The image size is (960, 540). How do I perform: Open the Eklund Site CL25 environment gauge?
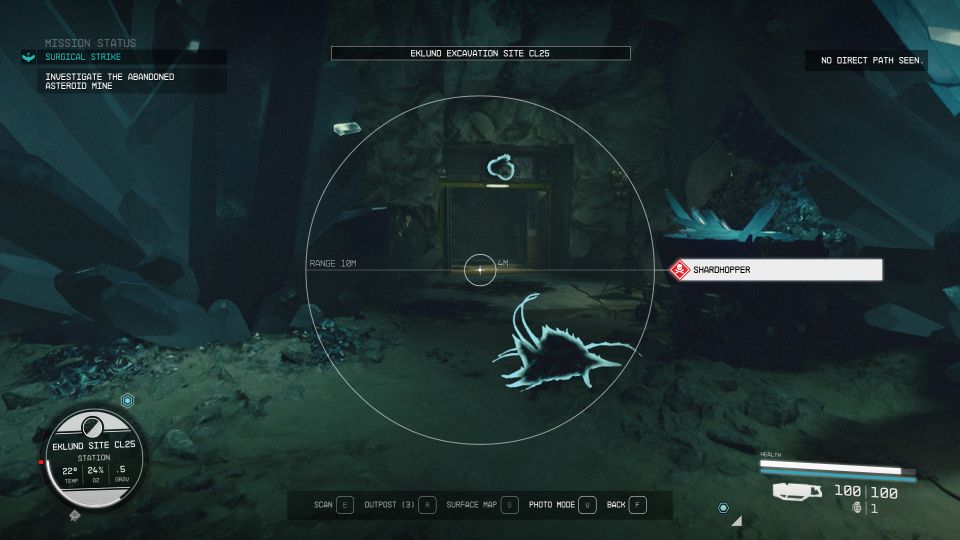(96, 458)
